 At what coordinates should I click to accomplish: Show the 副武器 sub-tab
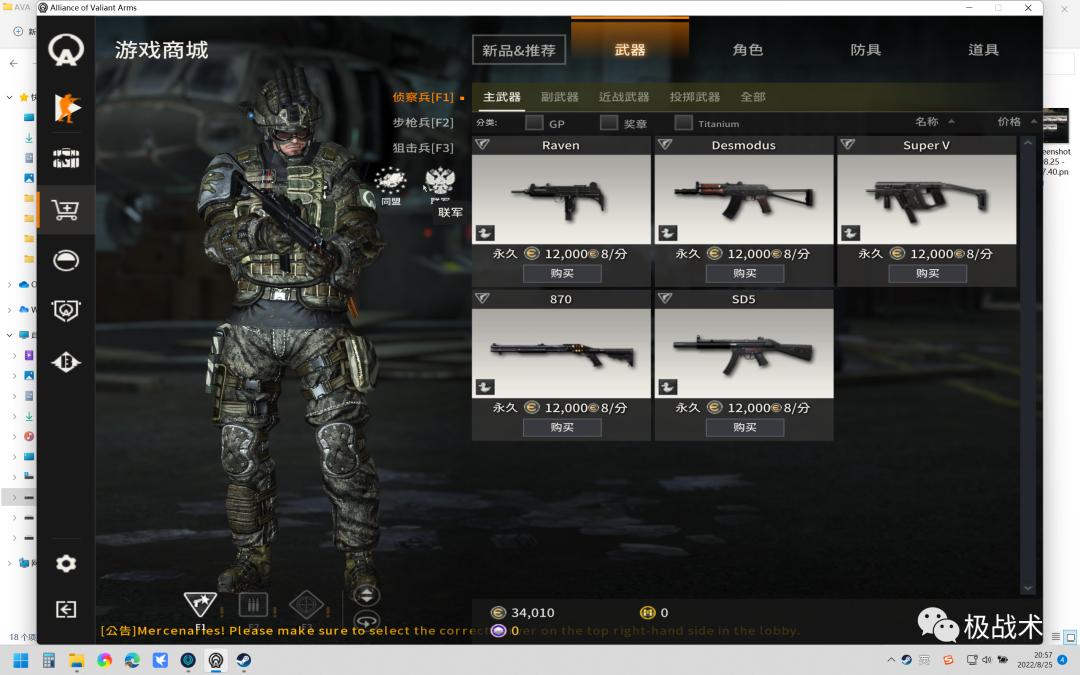(x=560, y=97)
